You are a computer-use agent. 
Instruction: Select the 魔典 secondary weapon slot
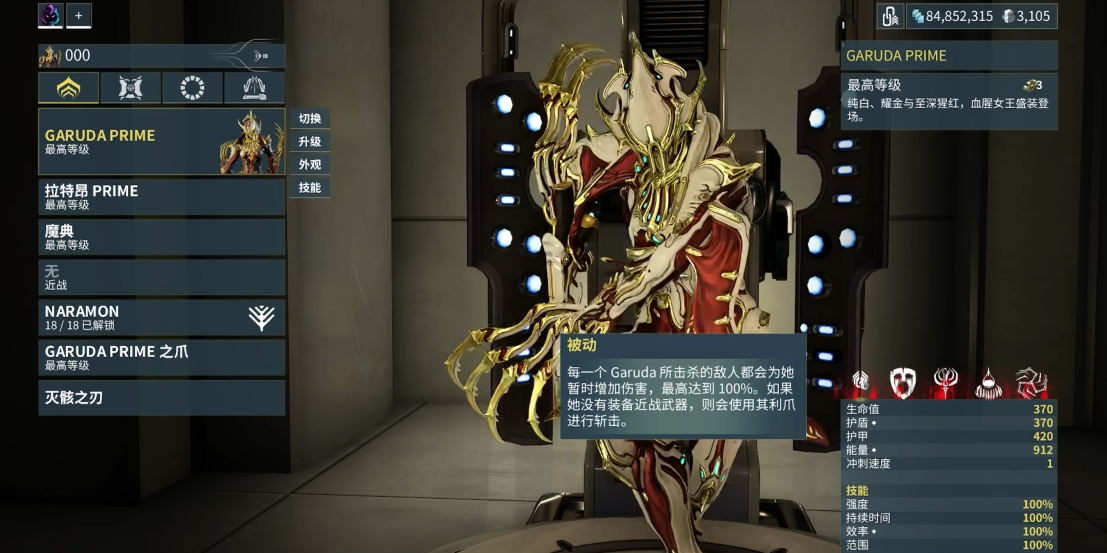pos(160,236)
